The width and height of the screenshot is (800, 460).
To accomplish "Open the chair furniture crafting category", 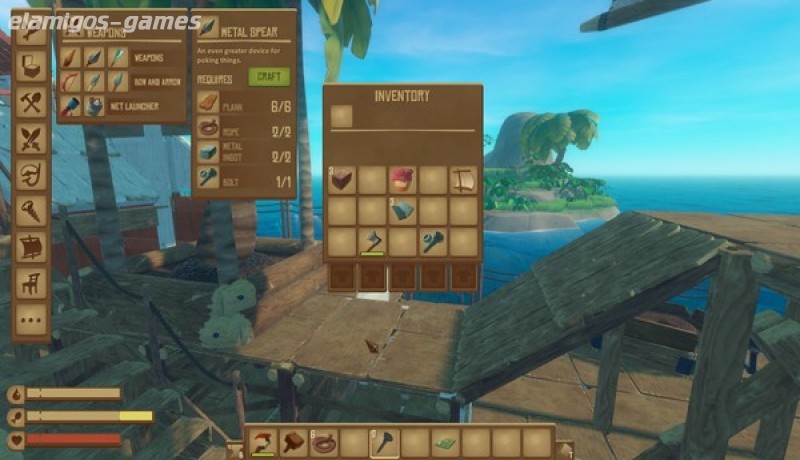I will click(x=32, y=283).
